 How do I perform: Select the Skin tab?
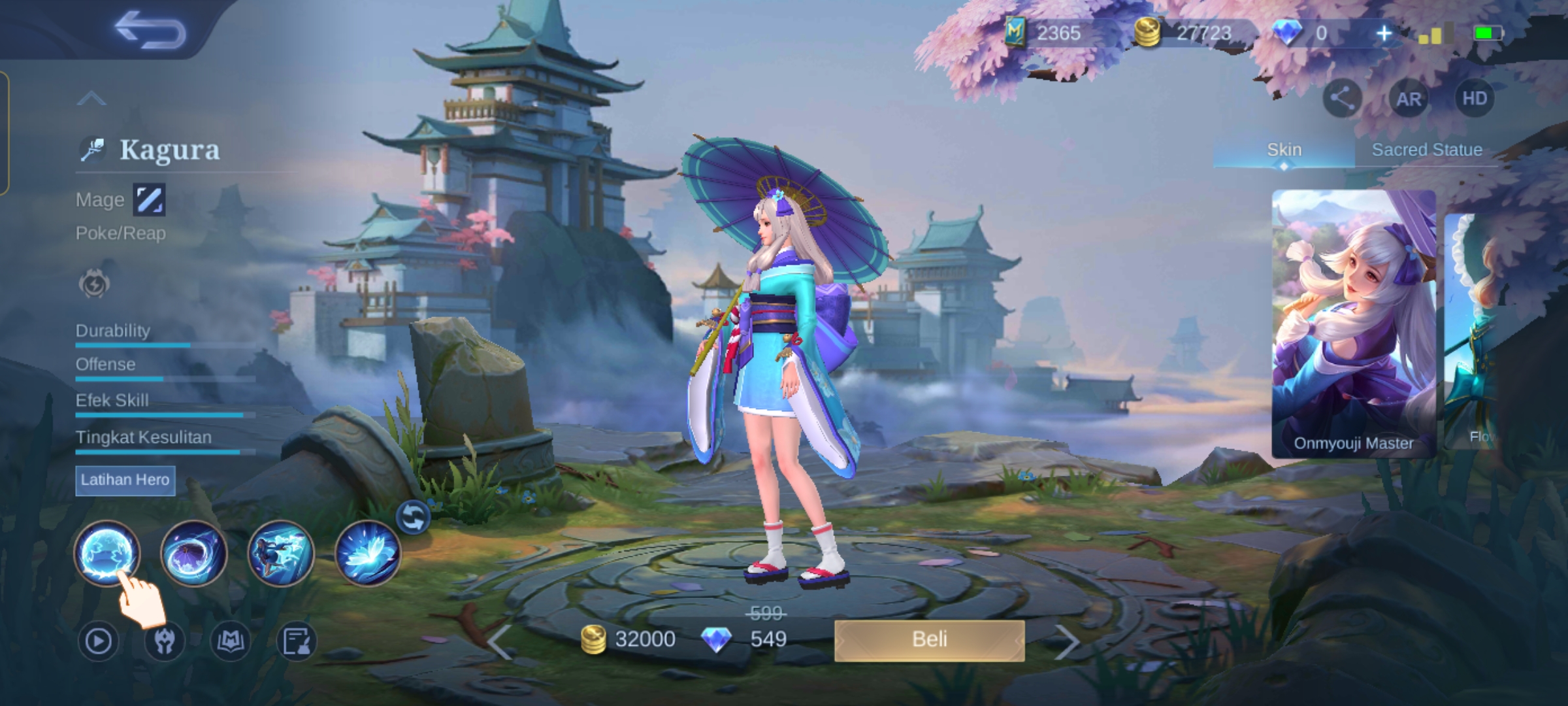click(1284, 150)
